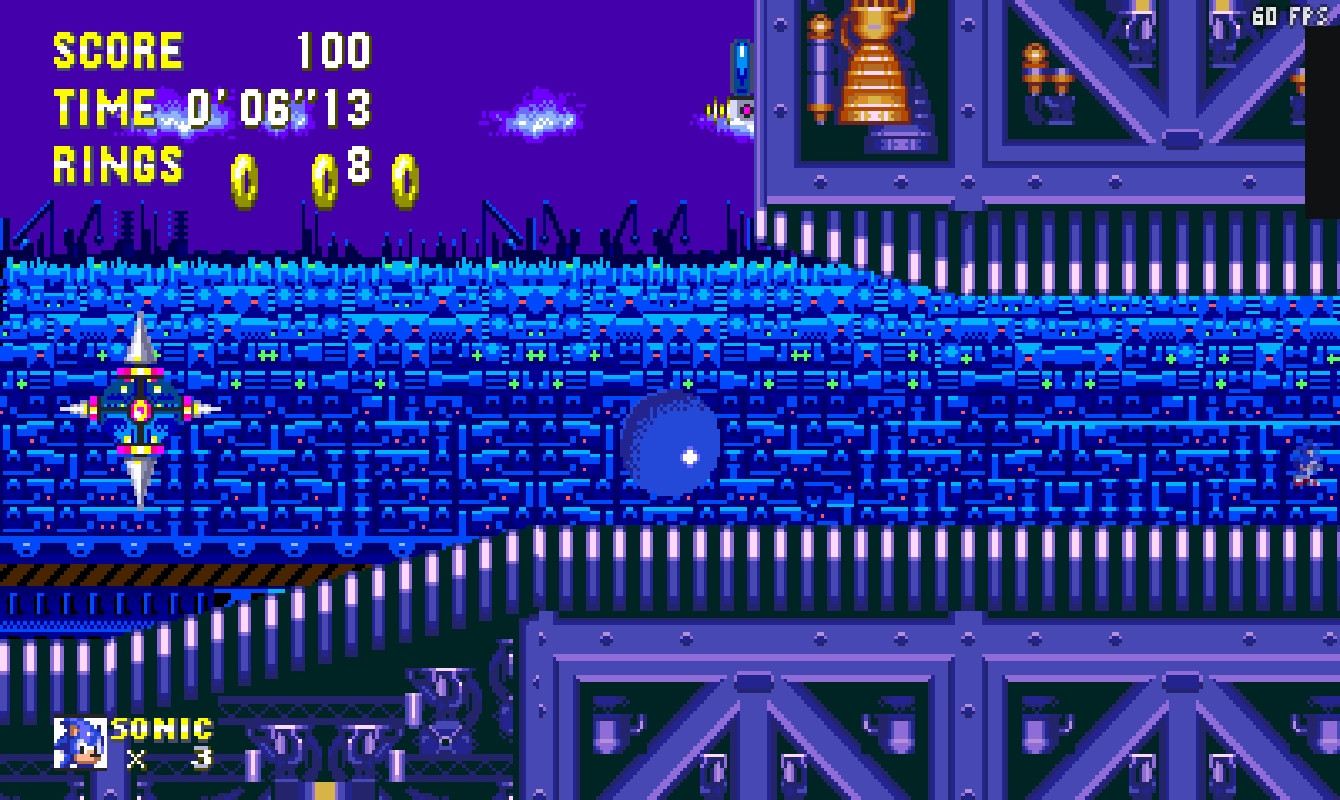The width and height of the screenshot is (1340, 800).
Task: Click the white dot on the ball
Action: [688, 457]
